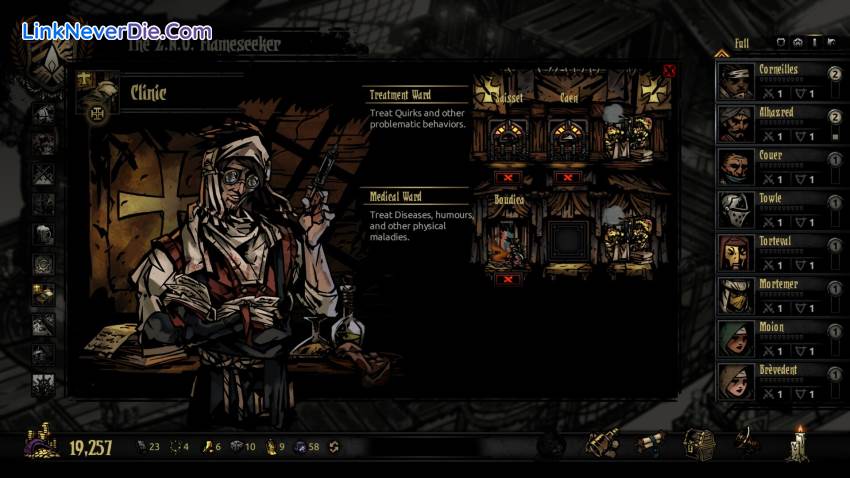850x478 pixels.
Task: Open the treasure chest inventory icon
Action: point(698,443)
